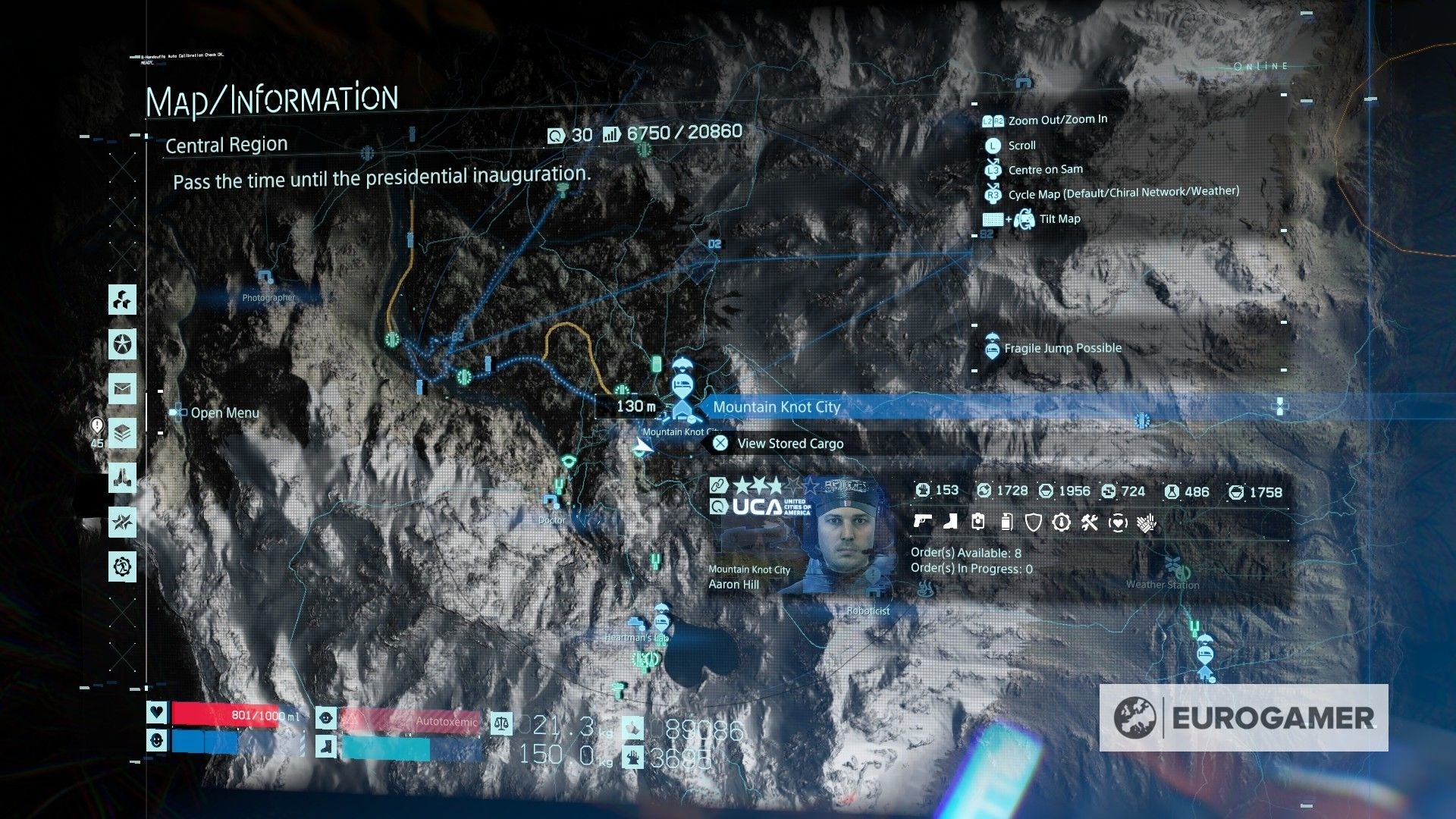Viewport: 1456px width, 819px height.
Task: Click the star emblem icon in sidebar
Action: [121, 343]
